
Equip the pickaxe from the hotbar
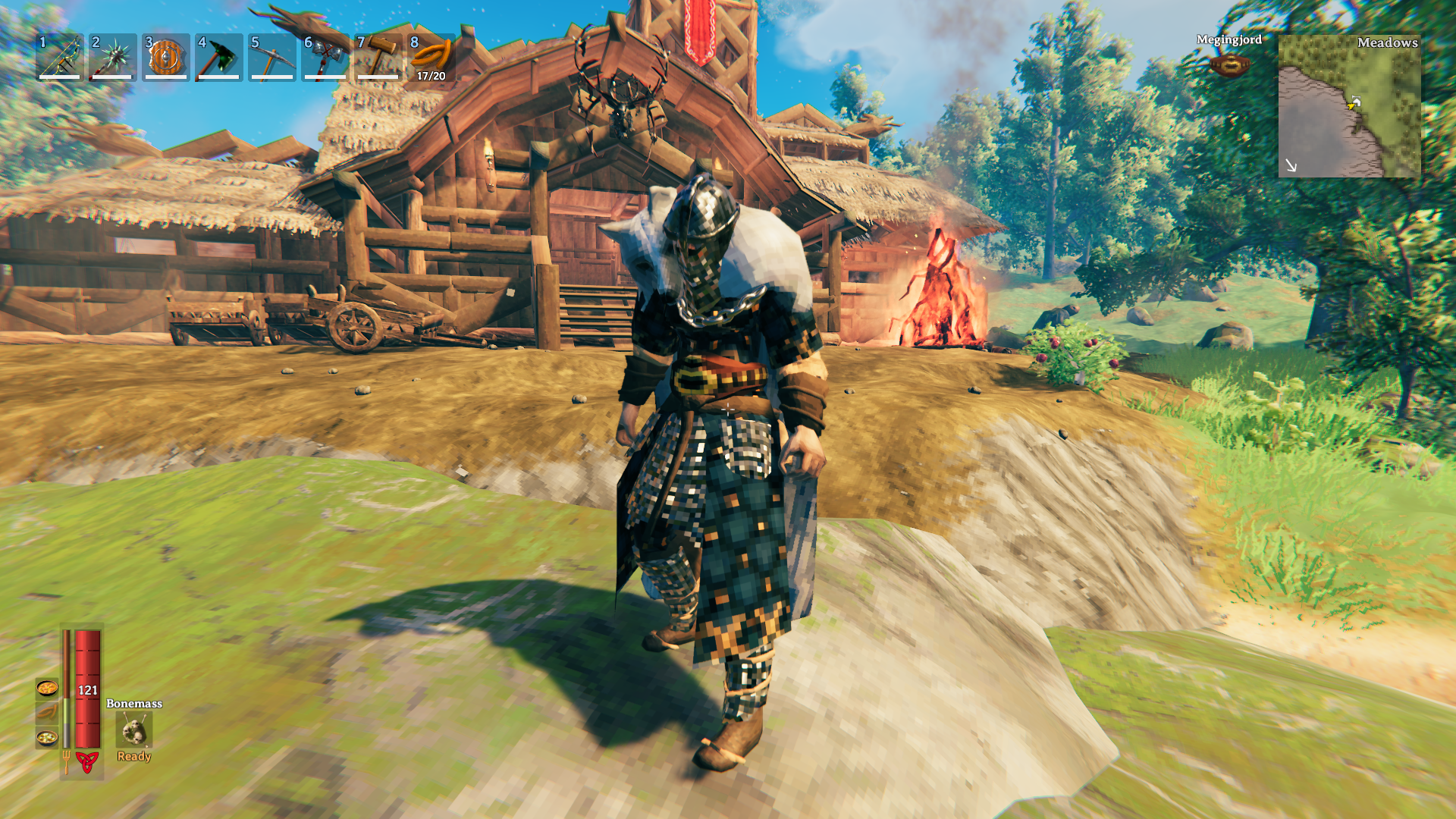pyautogui.click(x=272, y=57)
